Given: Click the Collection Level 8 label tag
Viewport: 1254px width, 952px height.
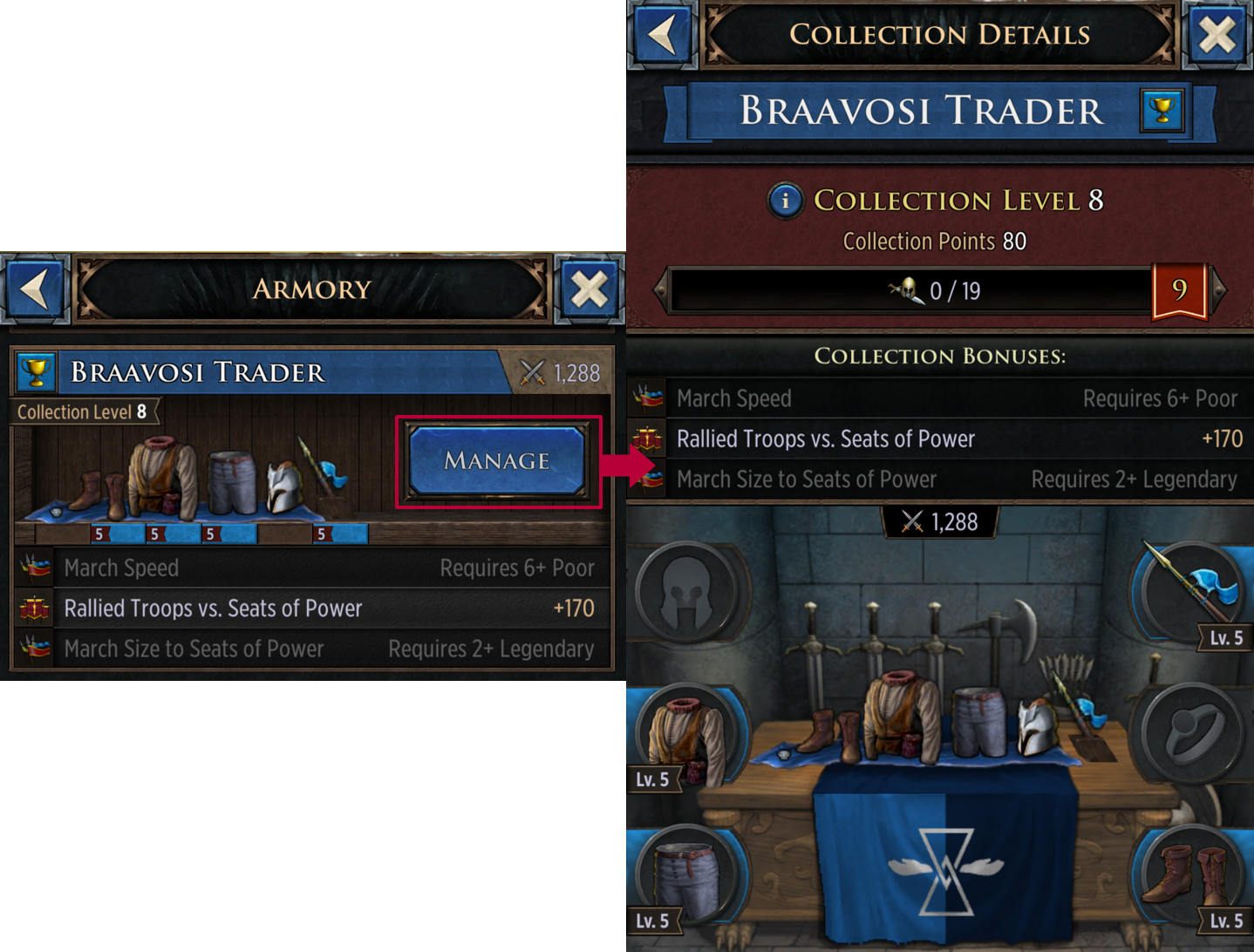Looking at the screenshot, I should coord(83,411).
